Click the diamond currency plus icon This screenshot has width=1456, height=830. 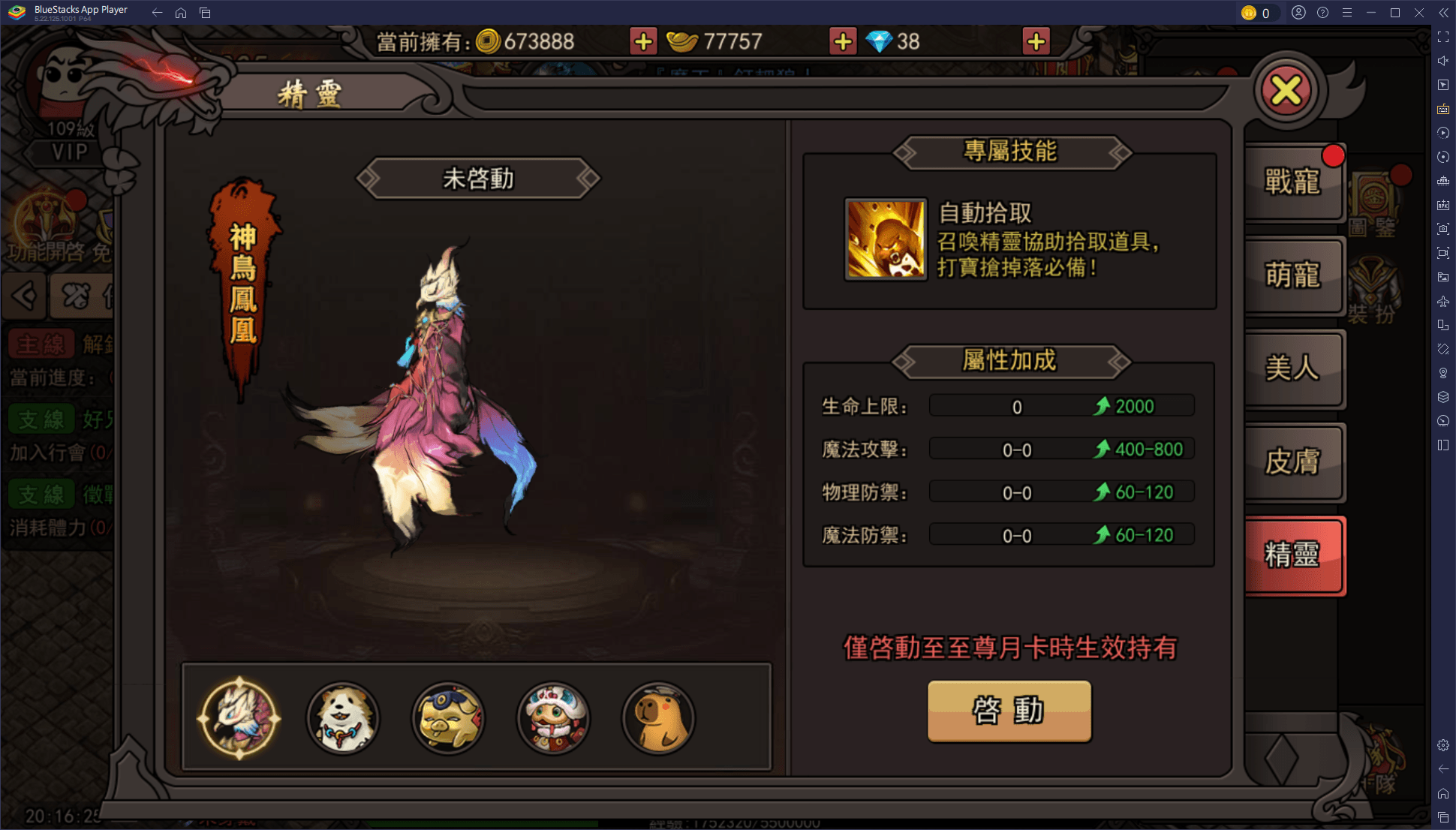click(1035, 41)
